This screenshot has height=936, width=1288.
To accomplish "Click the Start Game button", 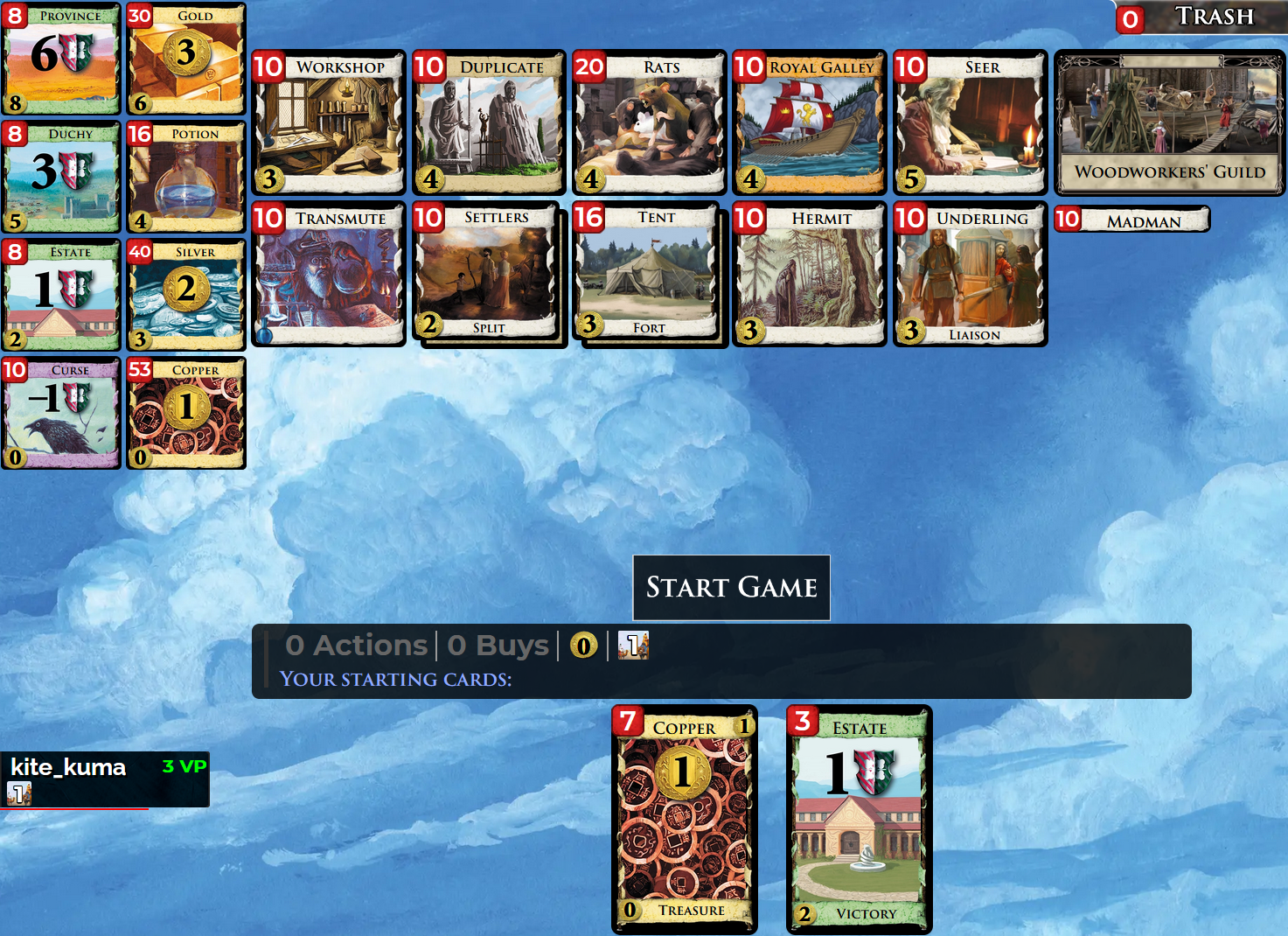I will pyautogui.click(x=731, y=587).
